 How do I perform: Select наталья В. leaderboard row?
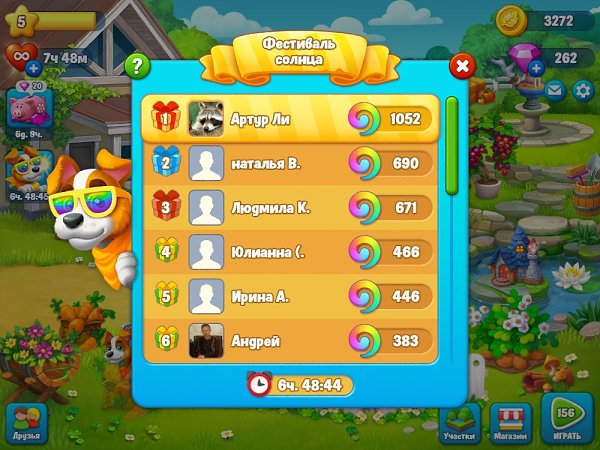point(289,163)
